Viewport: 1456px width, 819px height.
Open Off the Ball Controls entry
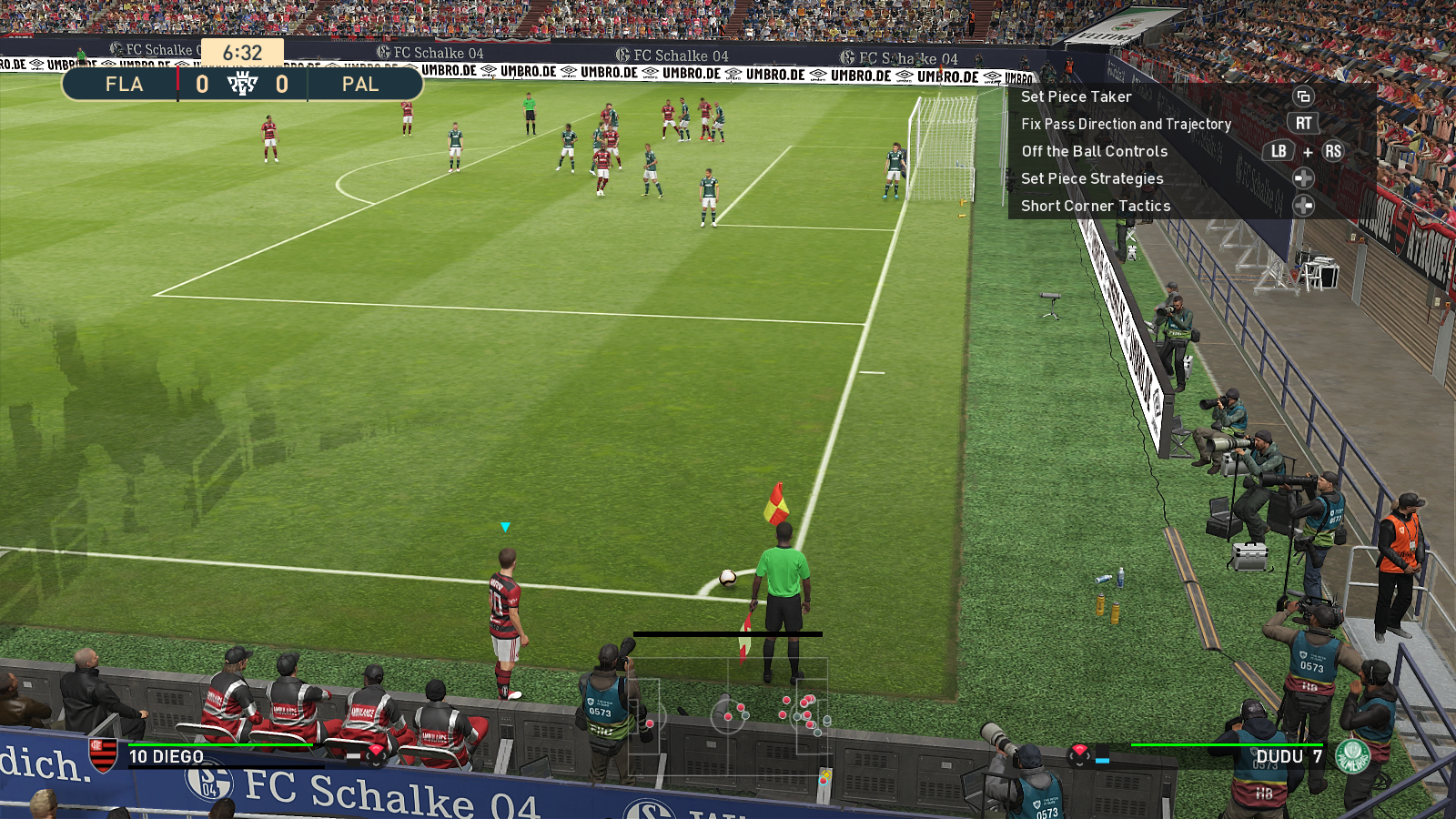point(1094,151)
